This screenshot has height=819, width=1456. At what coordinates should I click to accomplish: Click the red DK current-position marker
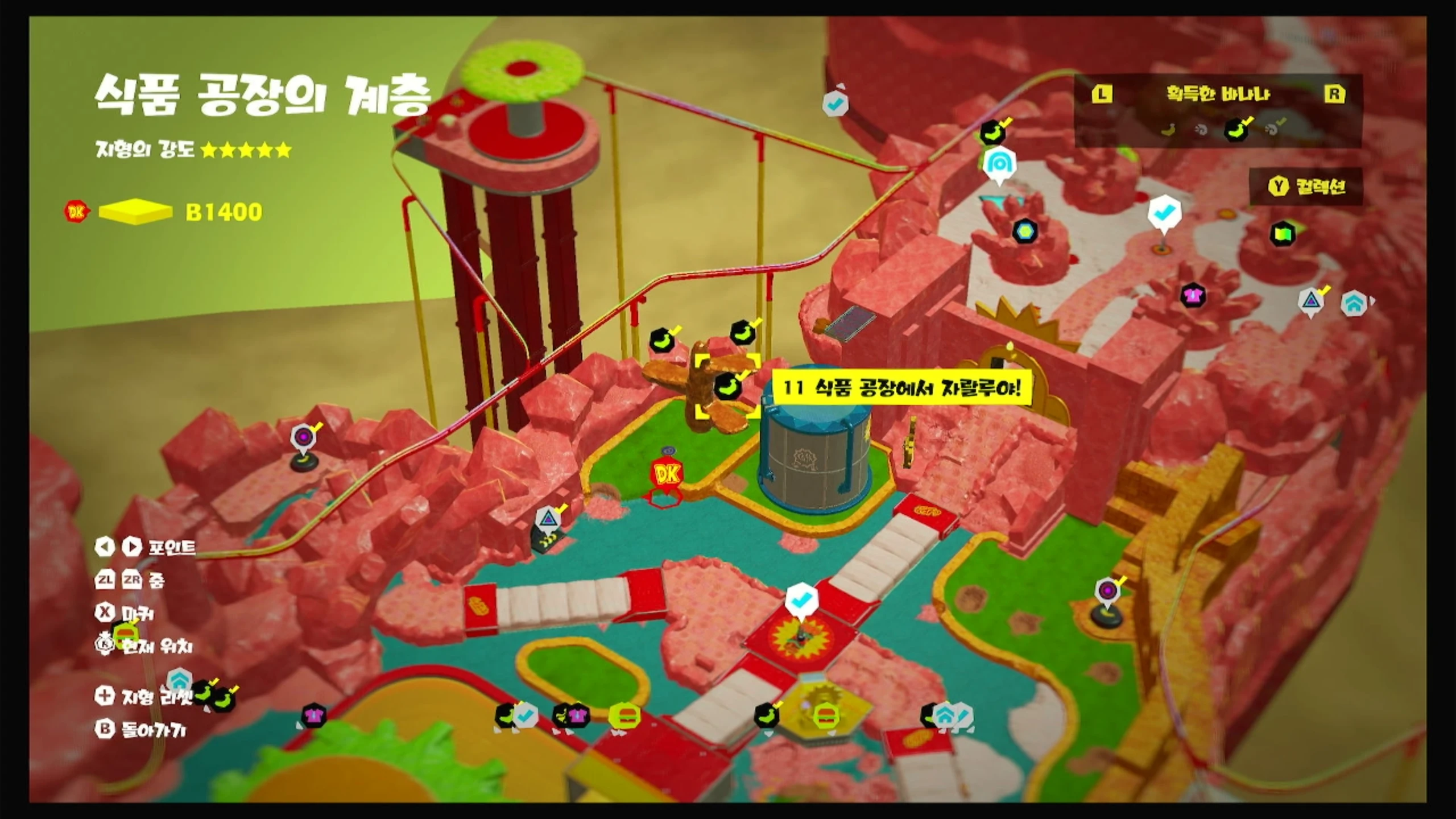click(667, 474)
